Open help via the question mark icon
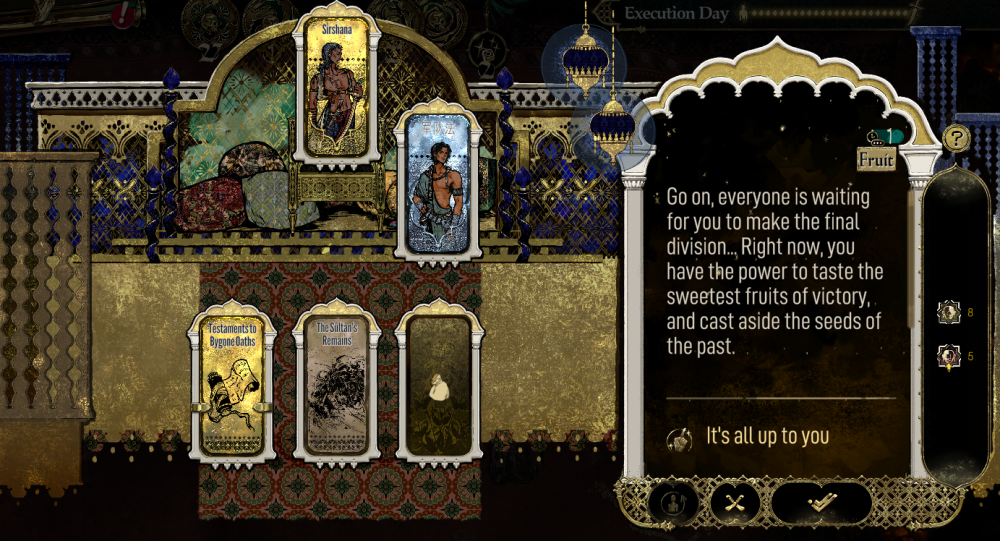This screenshot has height=541, width=1000. tap(956, 138)
